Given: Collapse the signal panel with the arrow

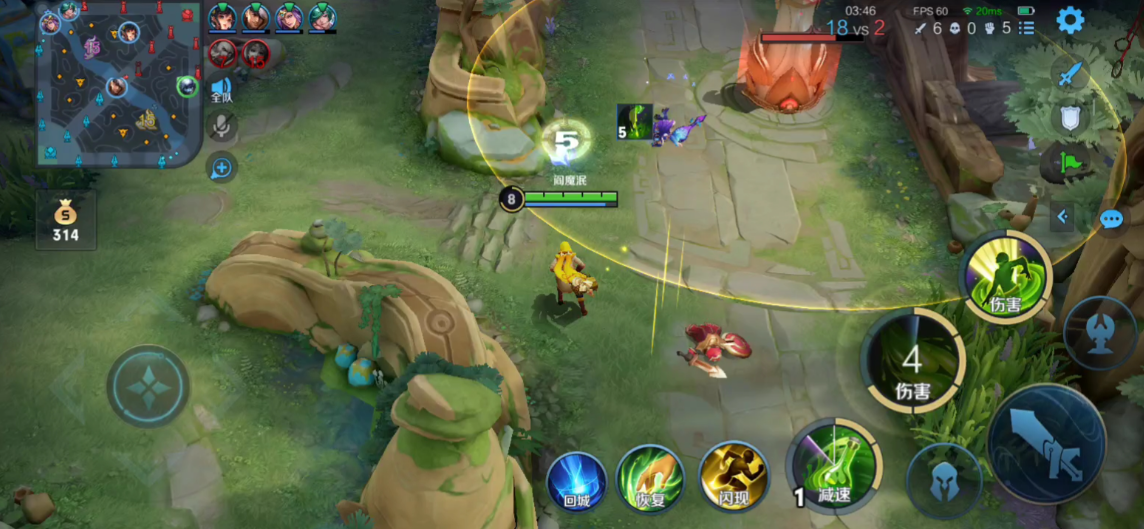Looking at the screenshot, I should coord(1063,216).
